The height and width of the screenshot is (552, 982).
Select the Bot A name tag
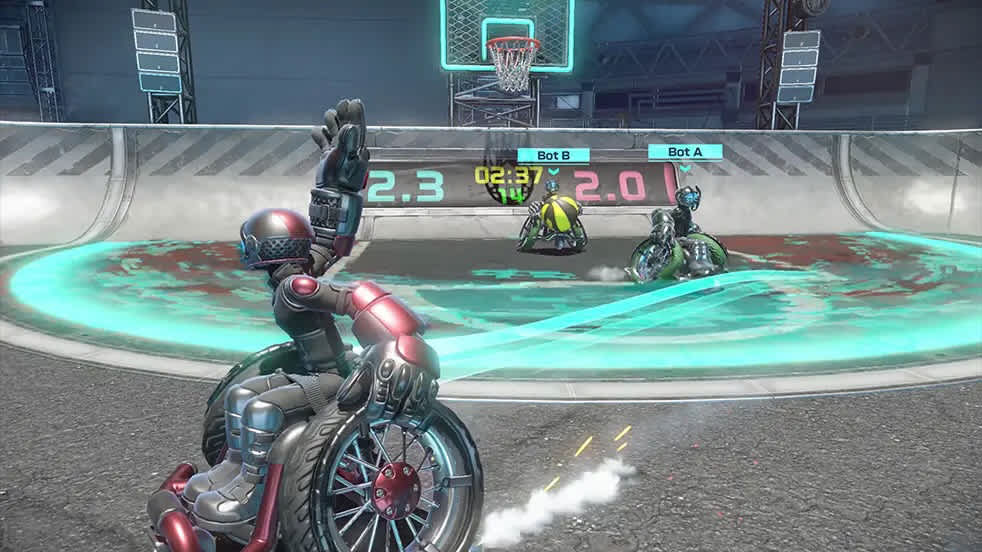pyautogui.click(x=685, y=152)
